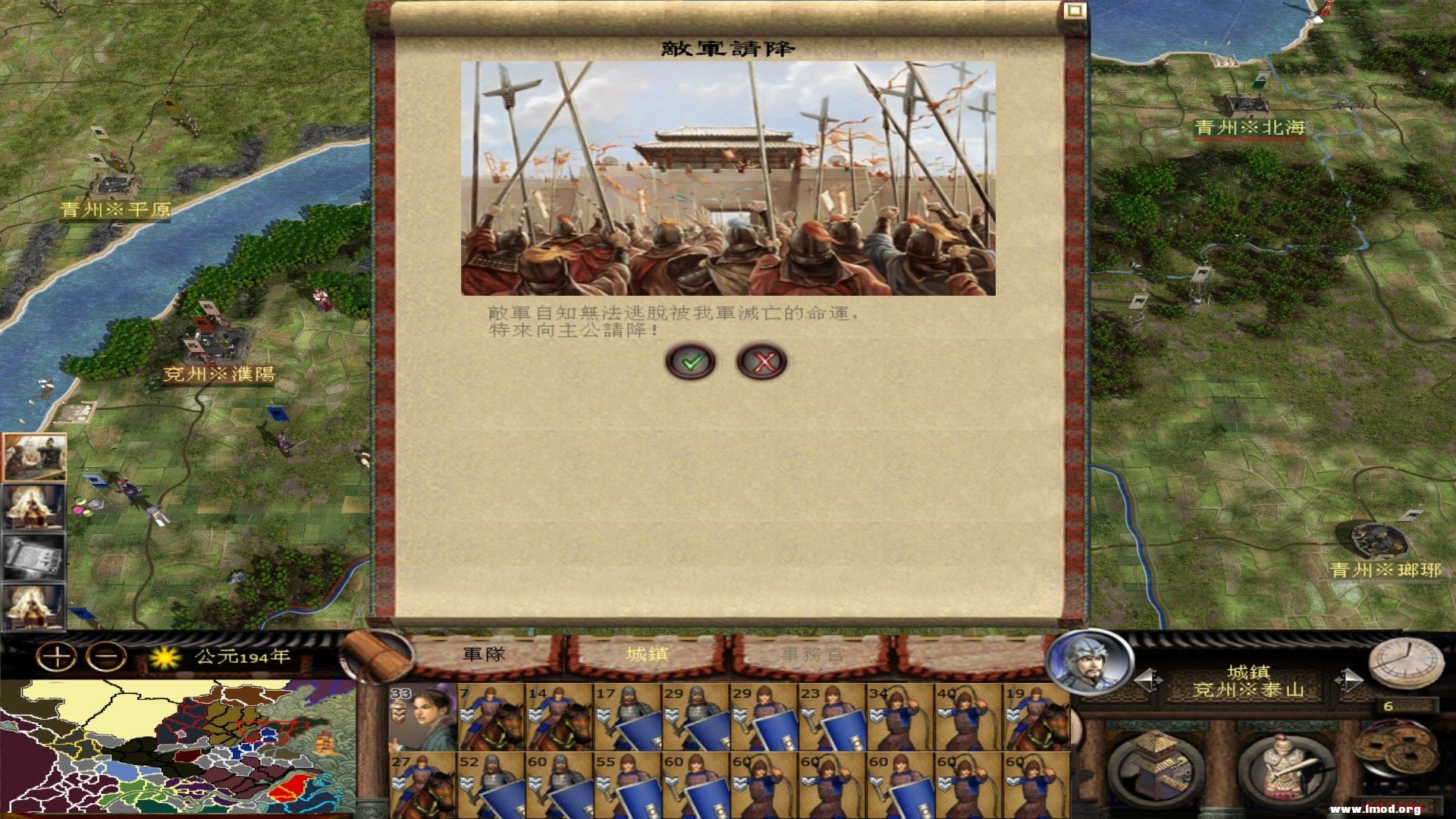Accept the surrender with the green checkmark
1456x819 pixels.
tap(691, 362)
